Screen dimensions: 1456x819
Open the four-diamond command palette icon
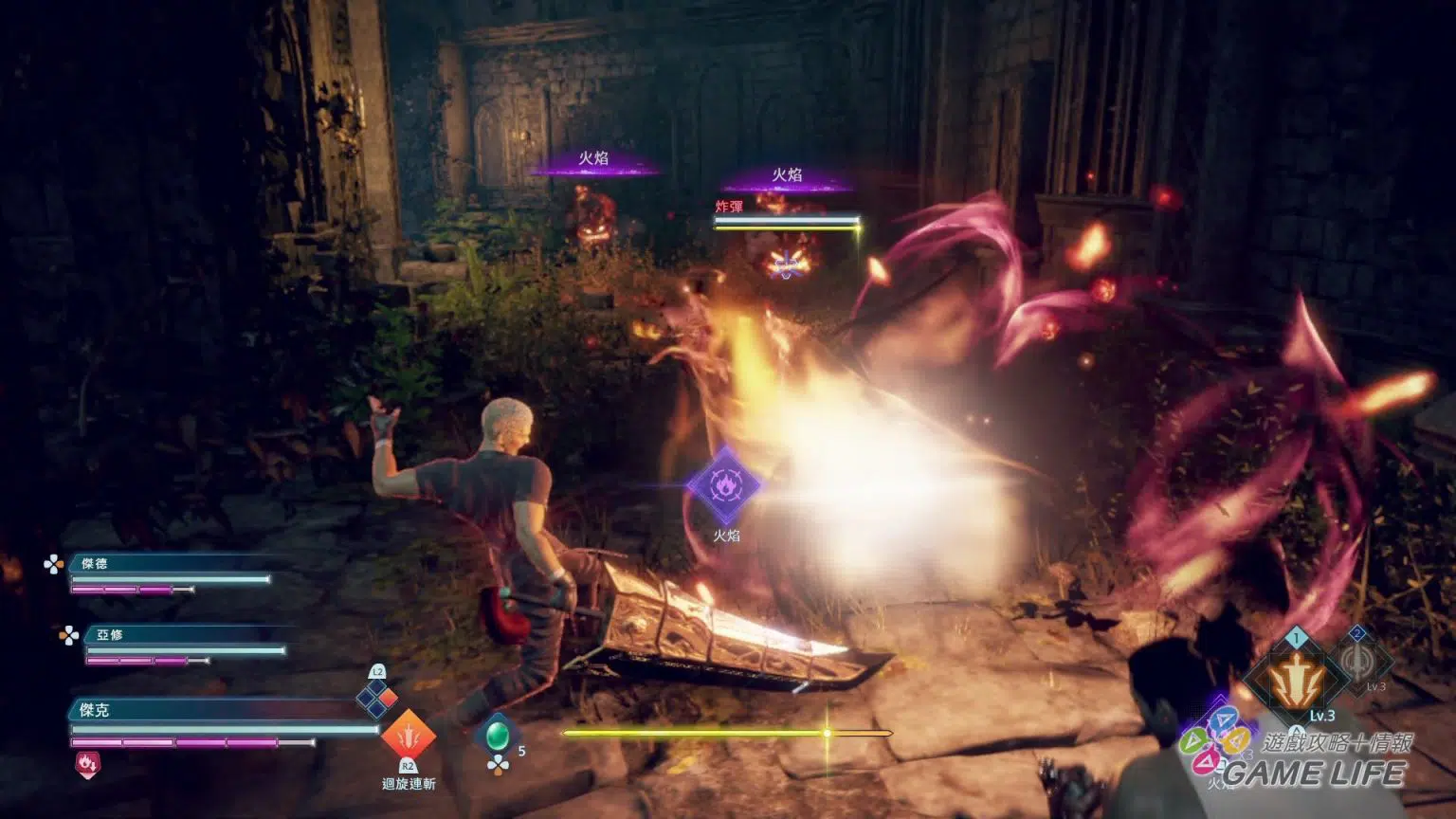tap(376, 699)
